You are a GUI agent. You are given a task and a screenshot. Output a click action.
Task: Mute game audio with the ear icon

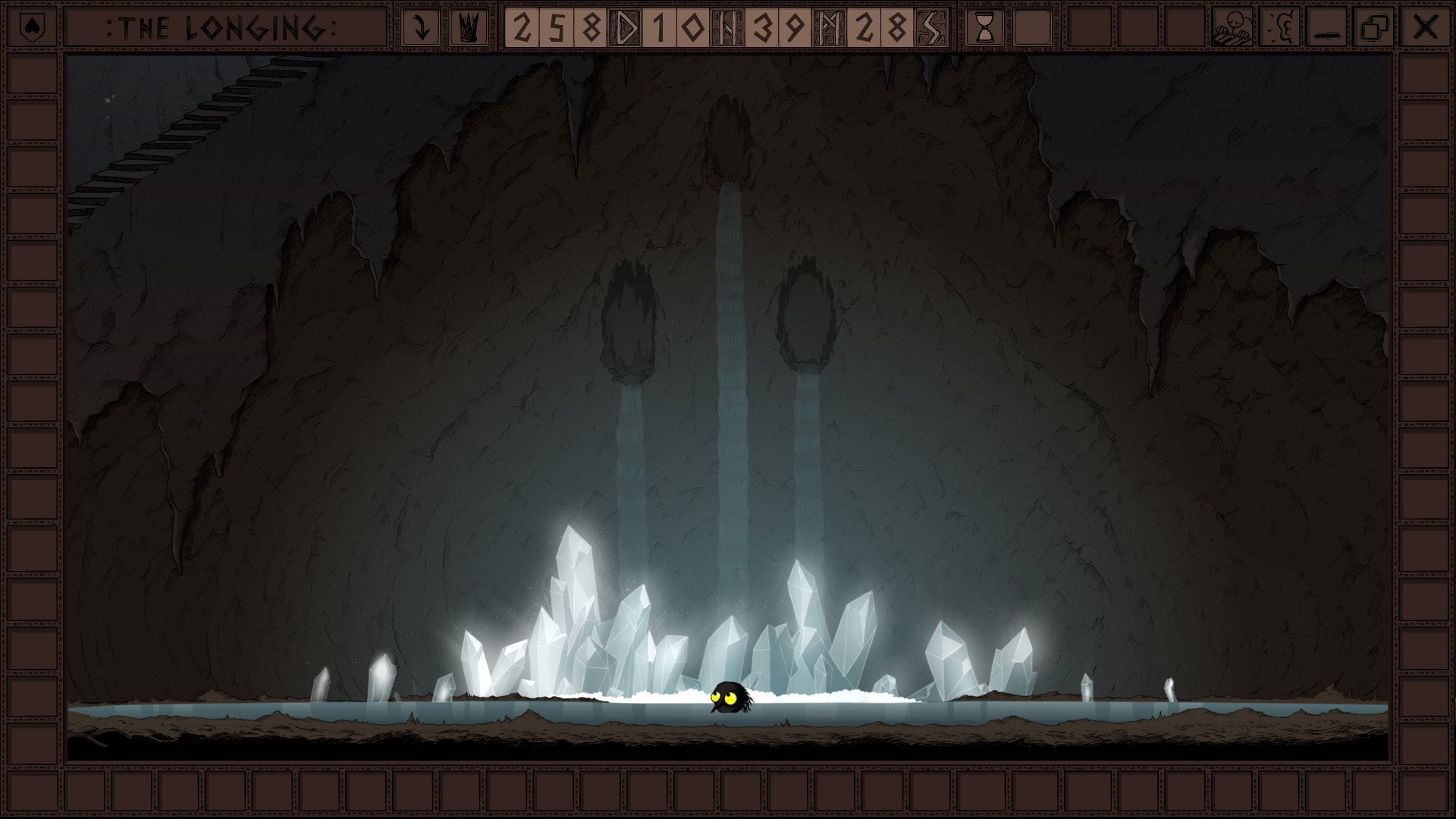point(1281,27)
